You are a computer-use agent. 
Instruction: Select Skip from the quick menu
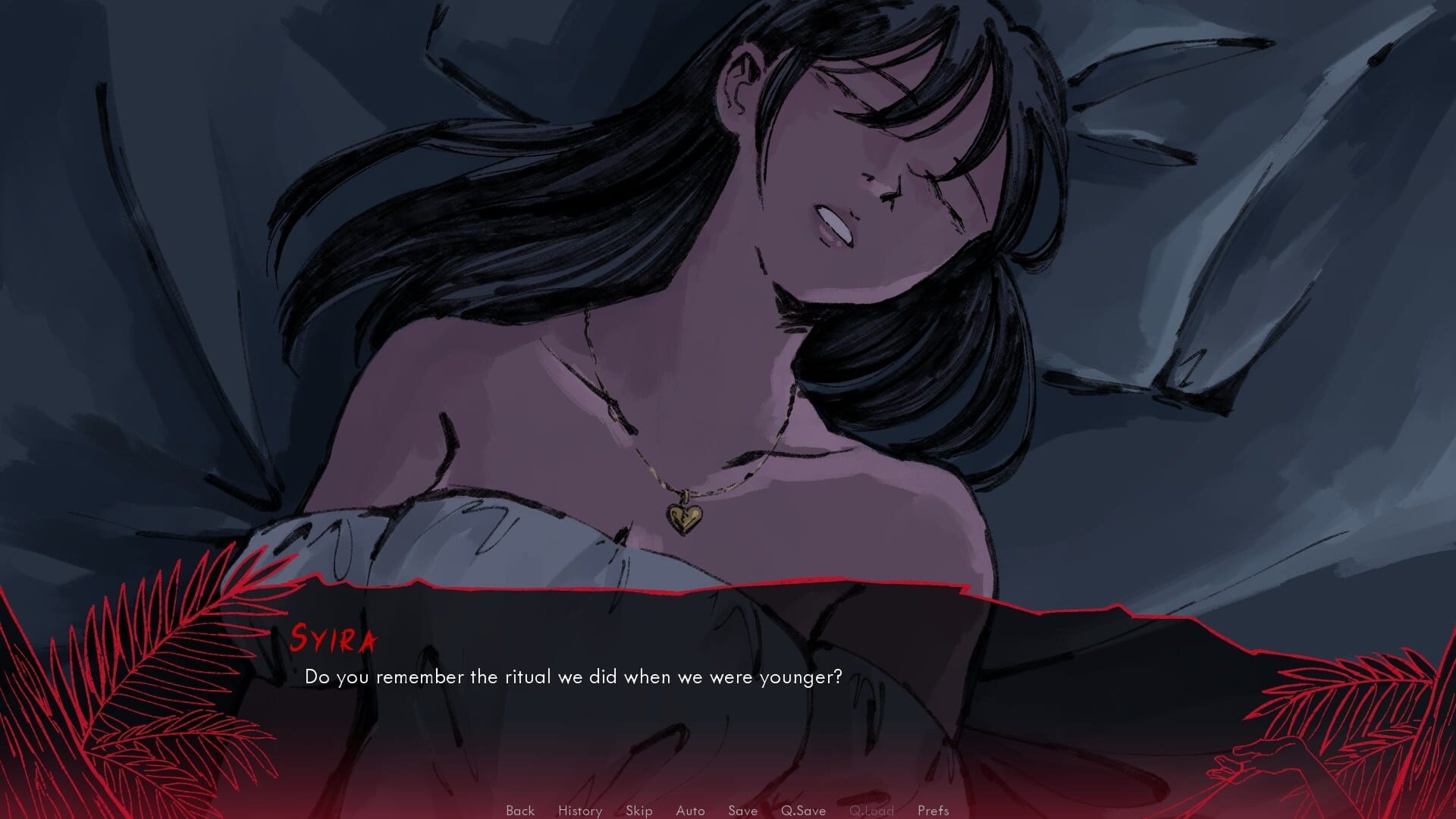pos(639,810)
